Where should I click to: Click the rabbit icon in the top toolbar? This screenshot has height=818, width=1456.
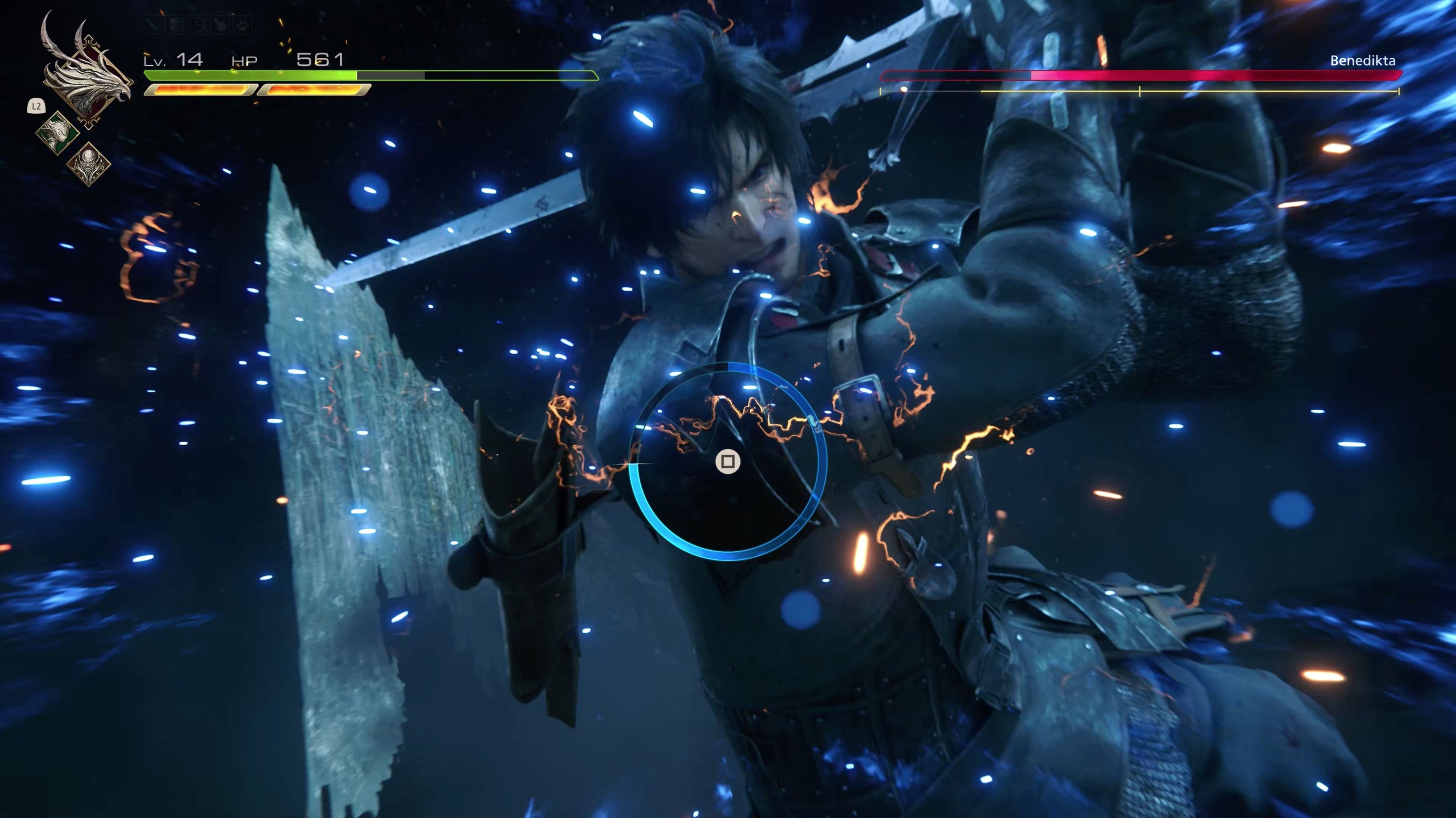(220, 25)
